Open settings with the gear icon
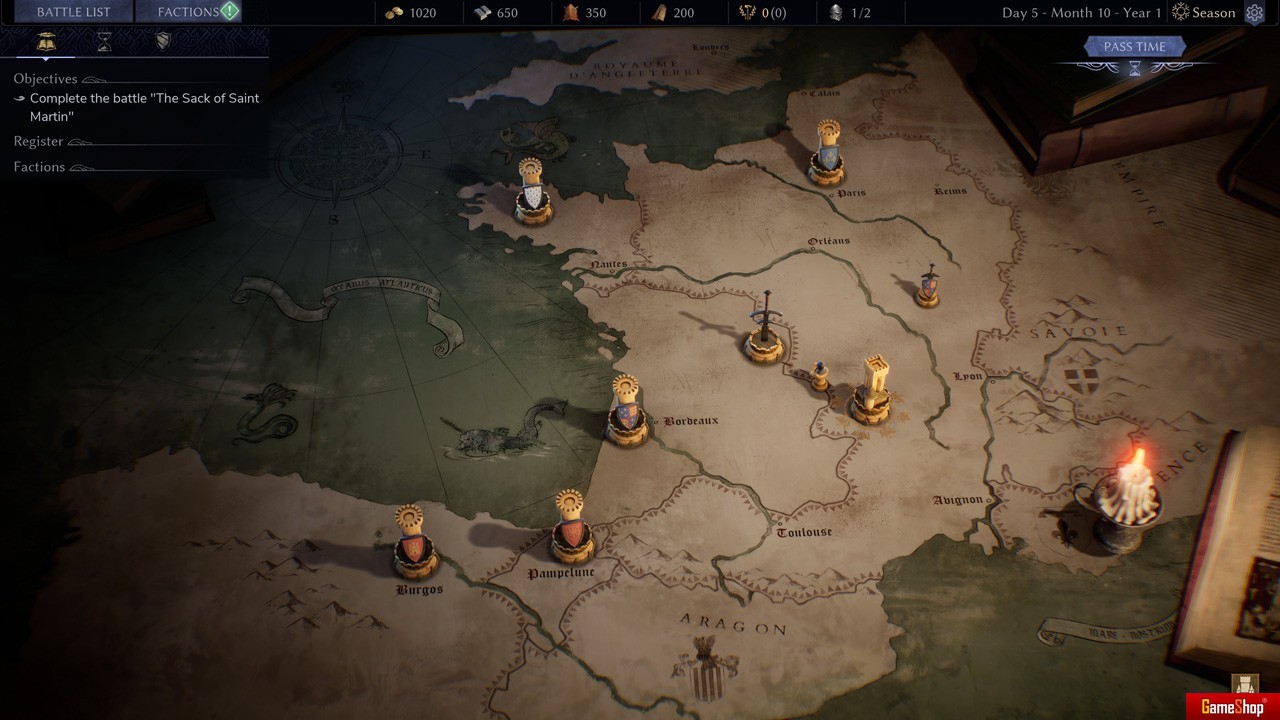1280x720 pixels. [1254, 13]
